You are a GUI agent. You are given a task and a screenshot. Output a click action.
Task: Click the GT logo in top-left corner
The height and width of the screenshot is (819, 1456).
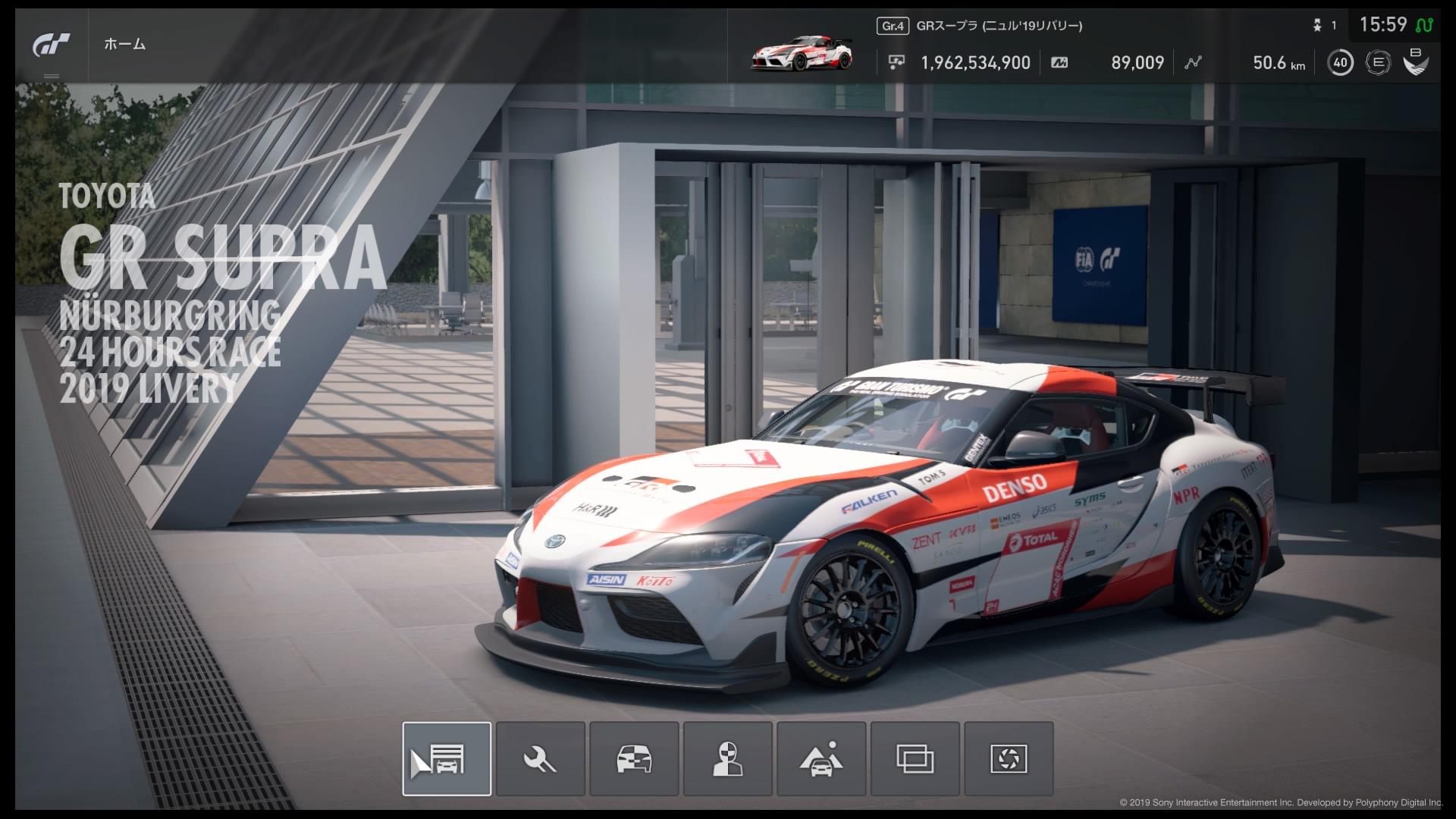[52, 45]
